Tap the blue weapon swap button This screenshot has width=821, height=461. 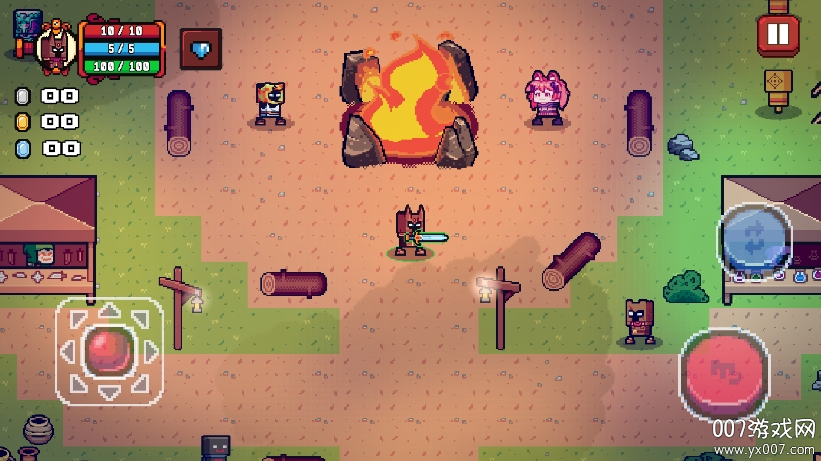pos(754,239)
